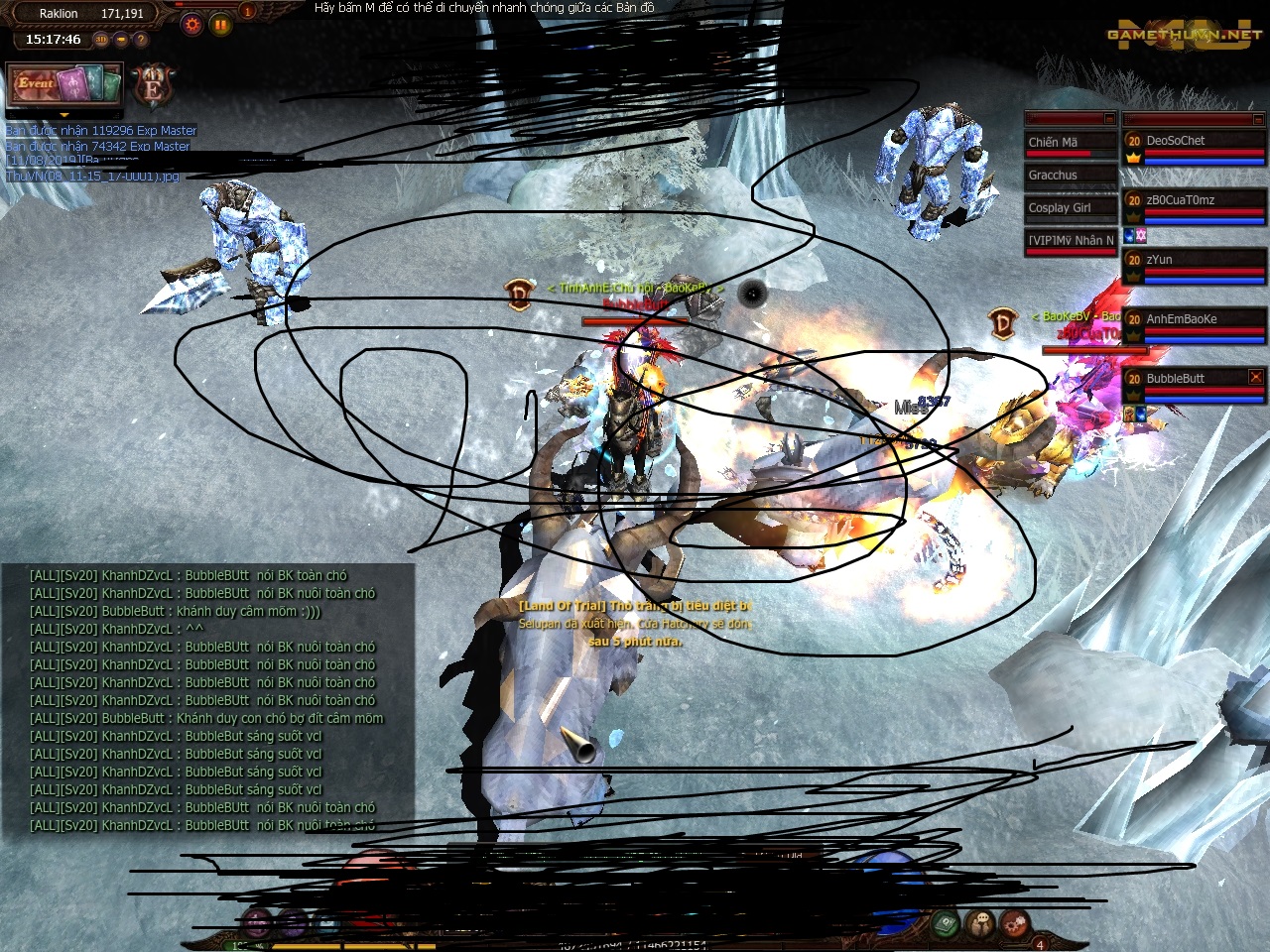Click the pink star buff icon under zB0CuaT0mz
The image size is (1270, 952).
1142,238
